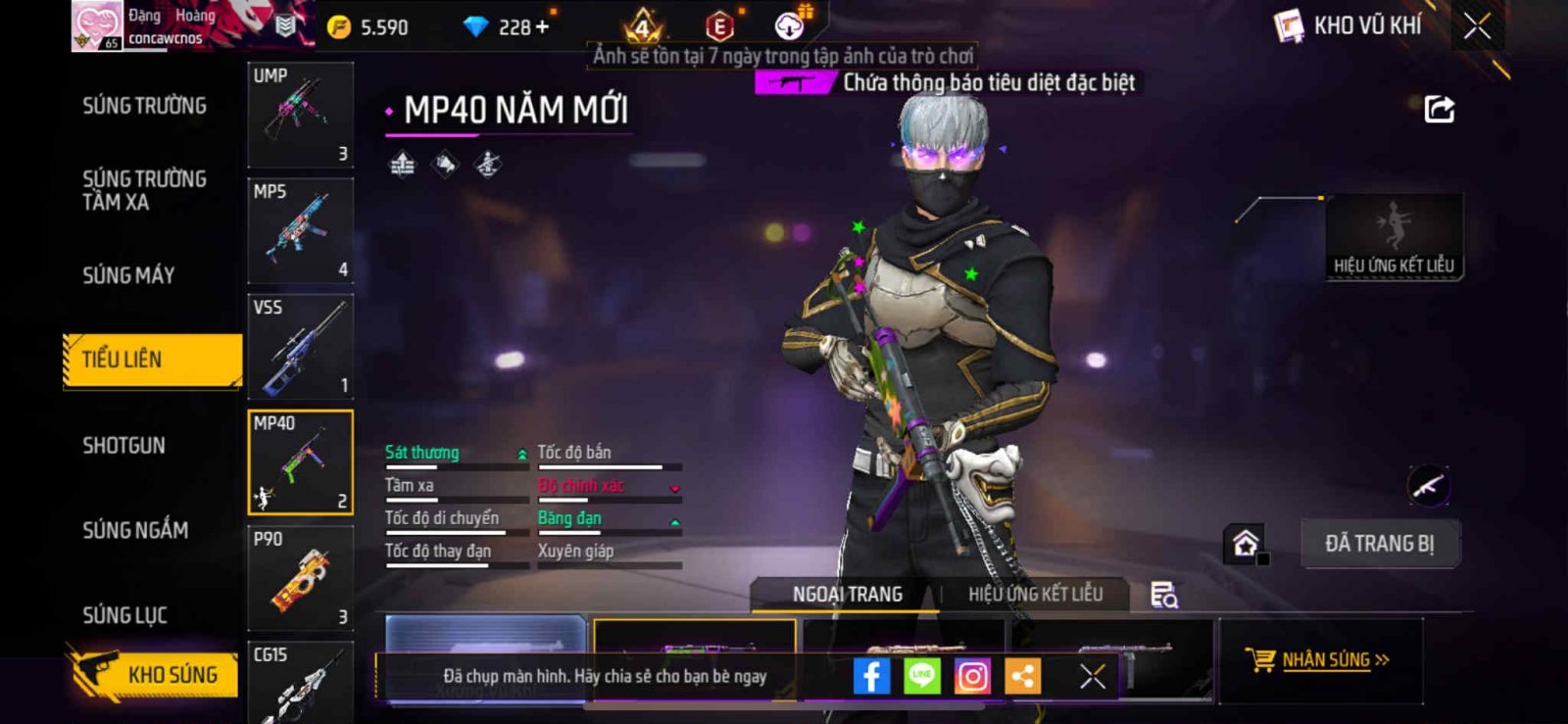Click the share arrow icon

click(x=1439, y=109)
